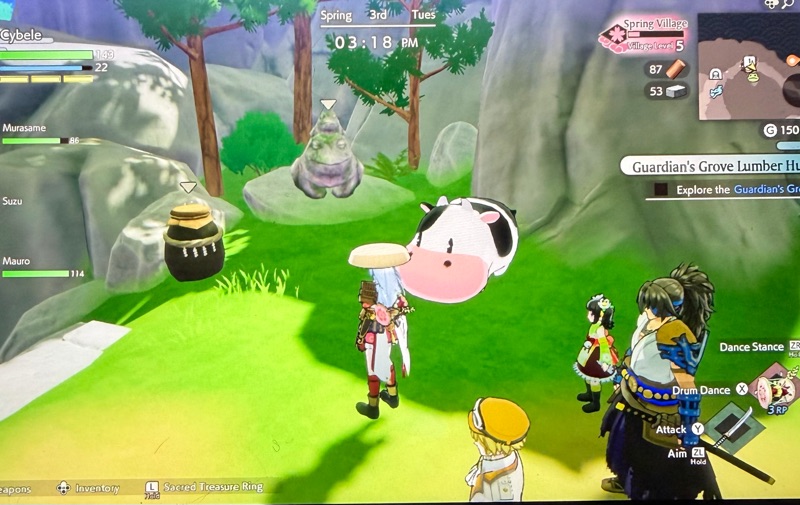Select party member Suzu

point(13,201)
